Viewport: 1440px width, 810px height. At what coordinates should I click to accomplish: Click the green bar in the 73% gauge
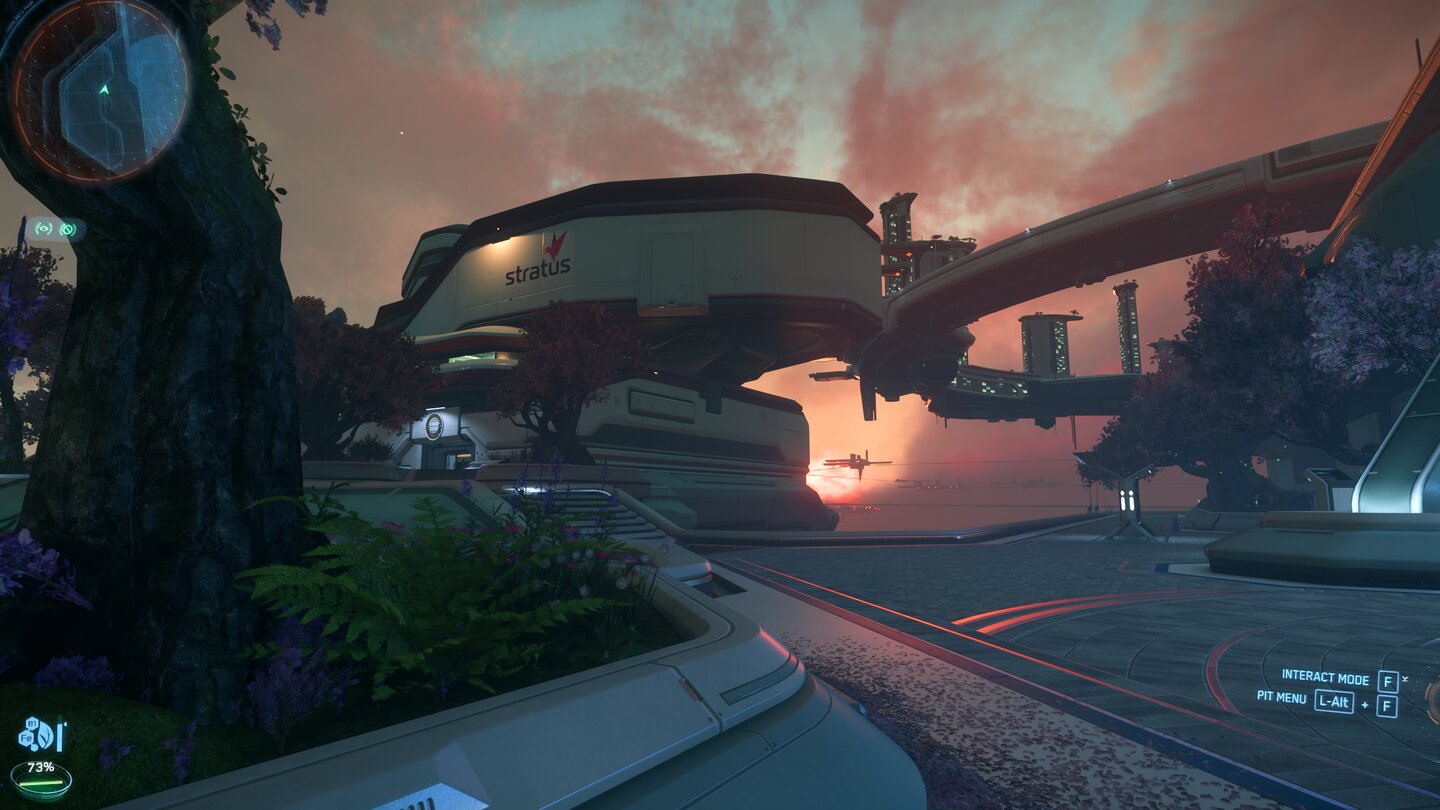pyautogui.click(x=41, y=783)
